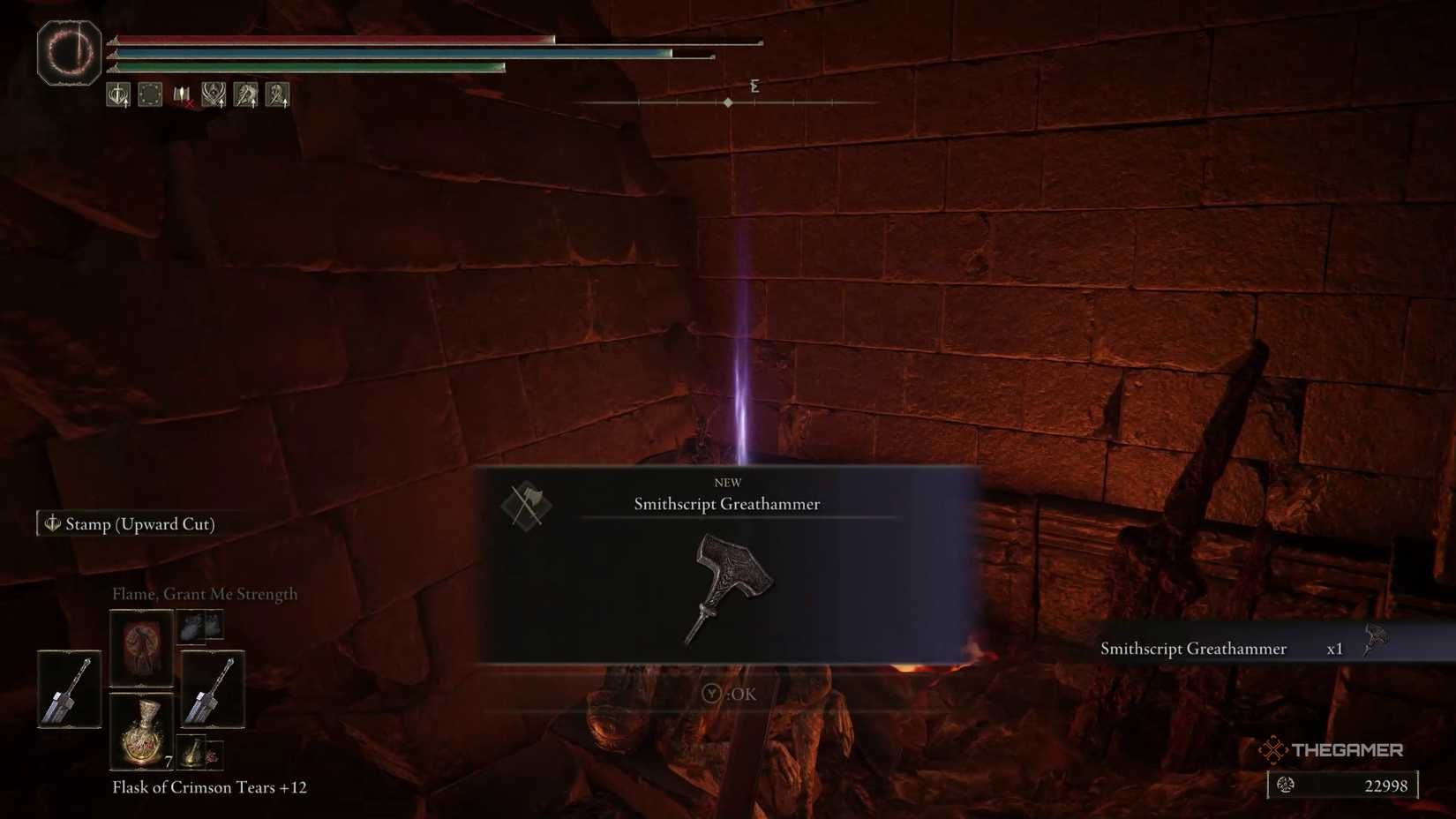Click the Flame, Grant Me Strength incantation slot

coord(141,647)
